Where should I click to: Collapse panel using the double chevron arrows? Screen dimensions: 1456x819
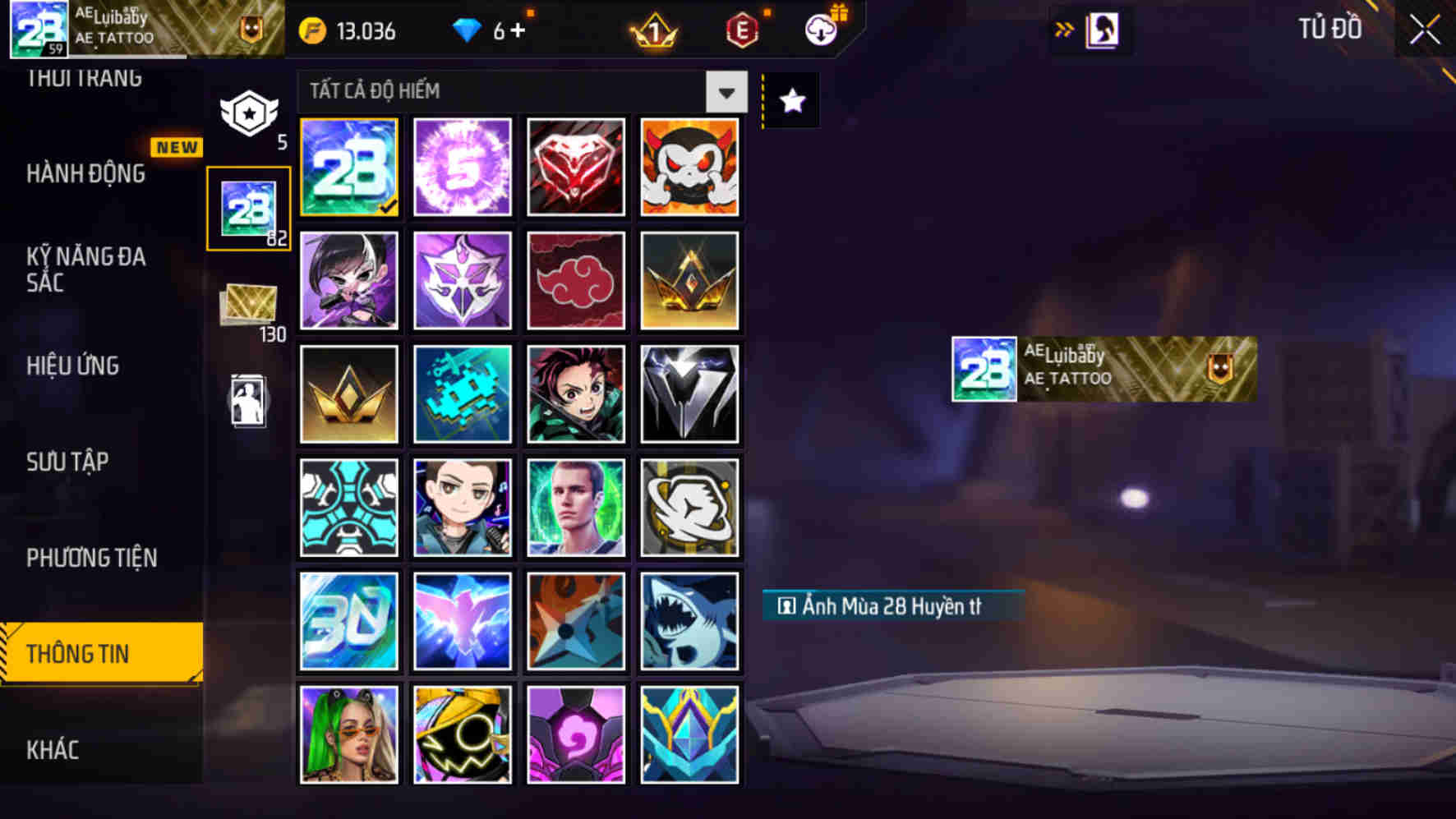pos(1063,27)
